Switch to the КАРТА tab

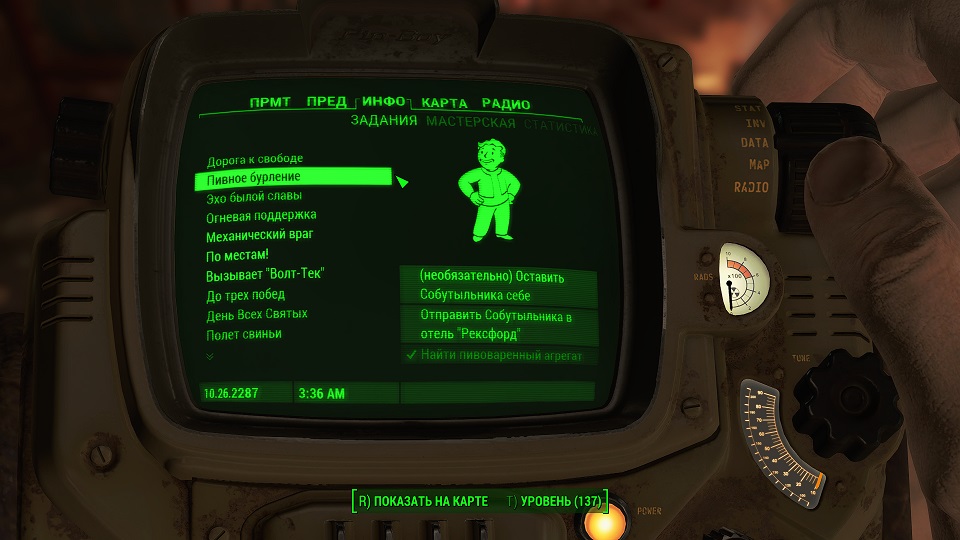pyautogui.click(x=445, y=103)
